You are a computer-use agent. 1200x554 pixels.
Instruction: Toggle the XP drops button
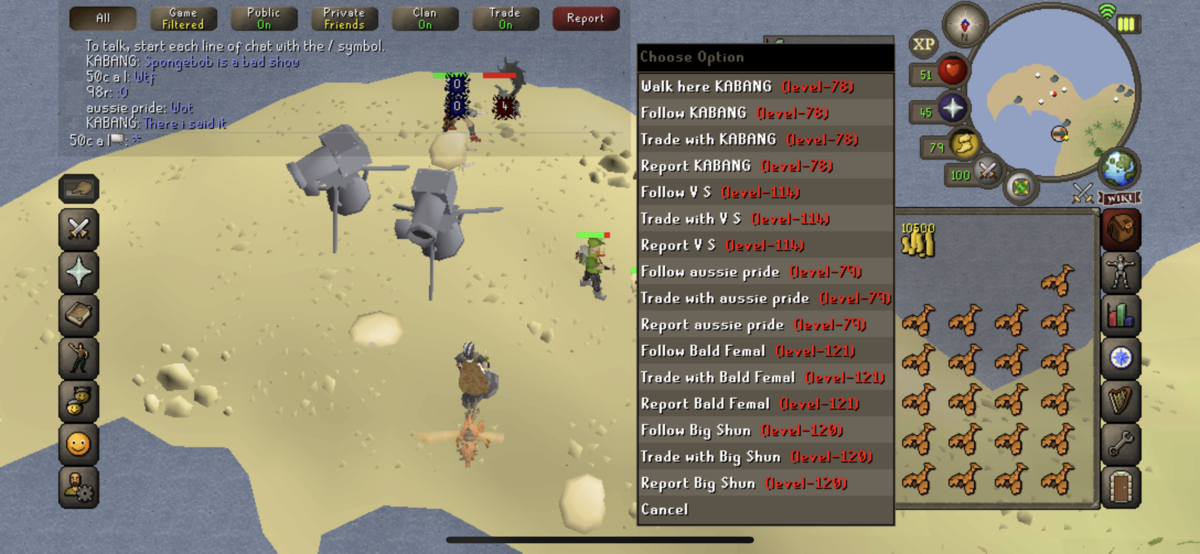click(x=923, y=44)
